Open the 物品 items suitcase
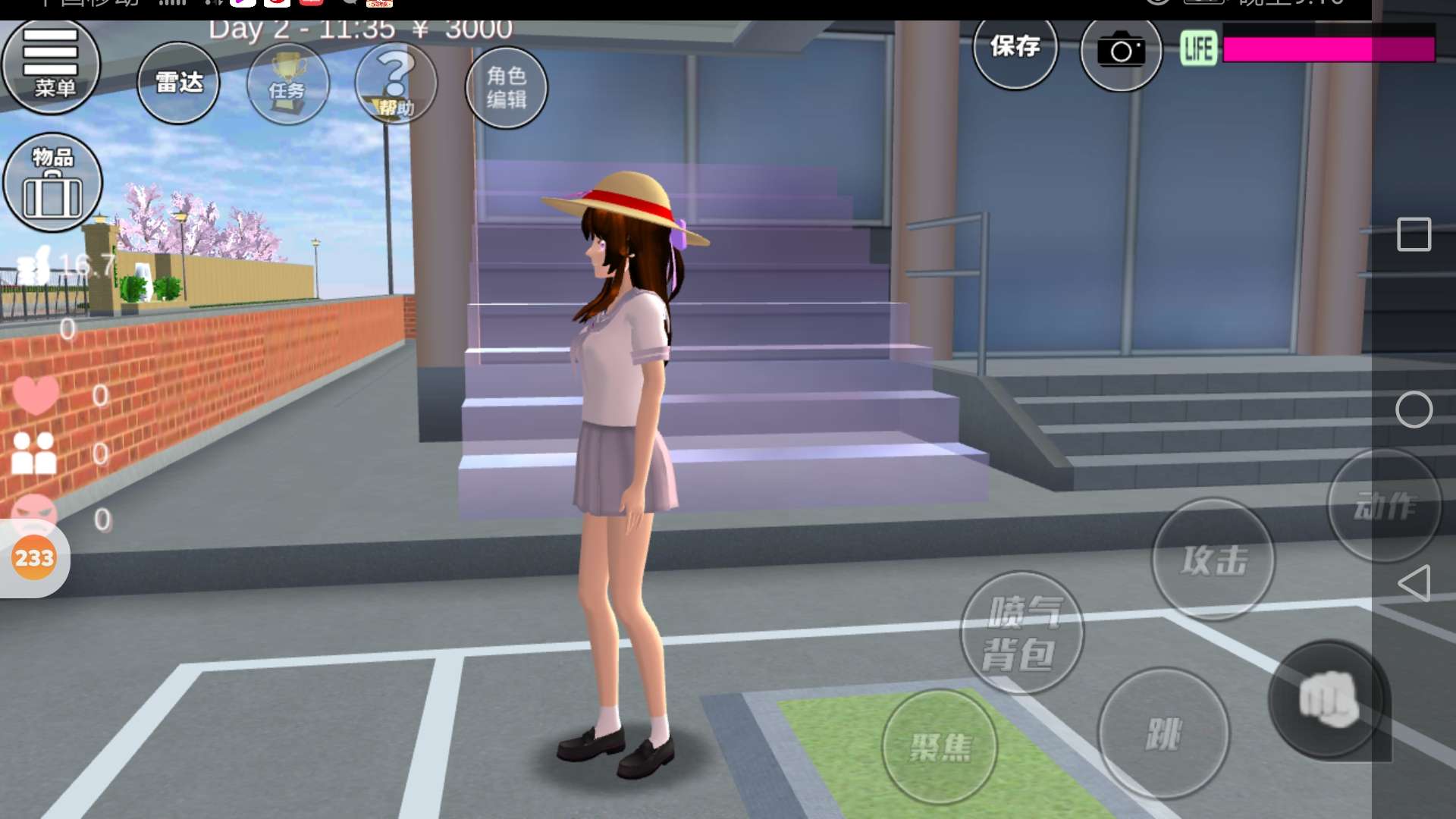 coord(52,183)
